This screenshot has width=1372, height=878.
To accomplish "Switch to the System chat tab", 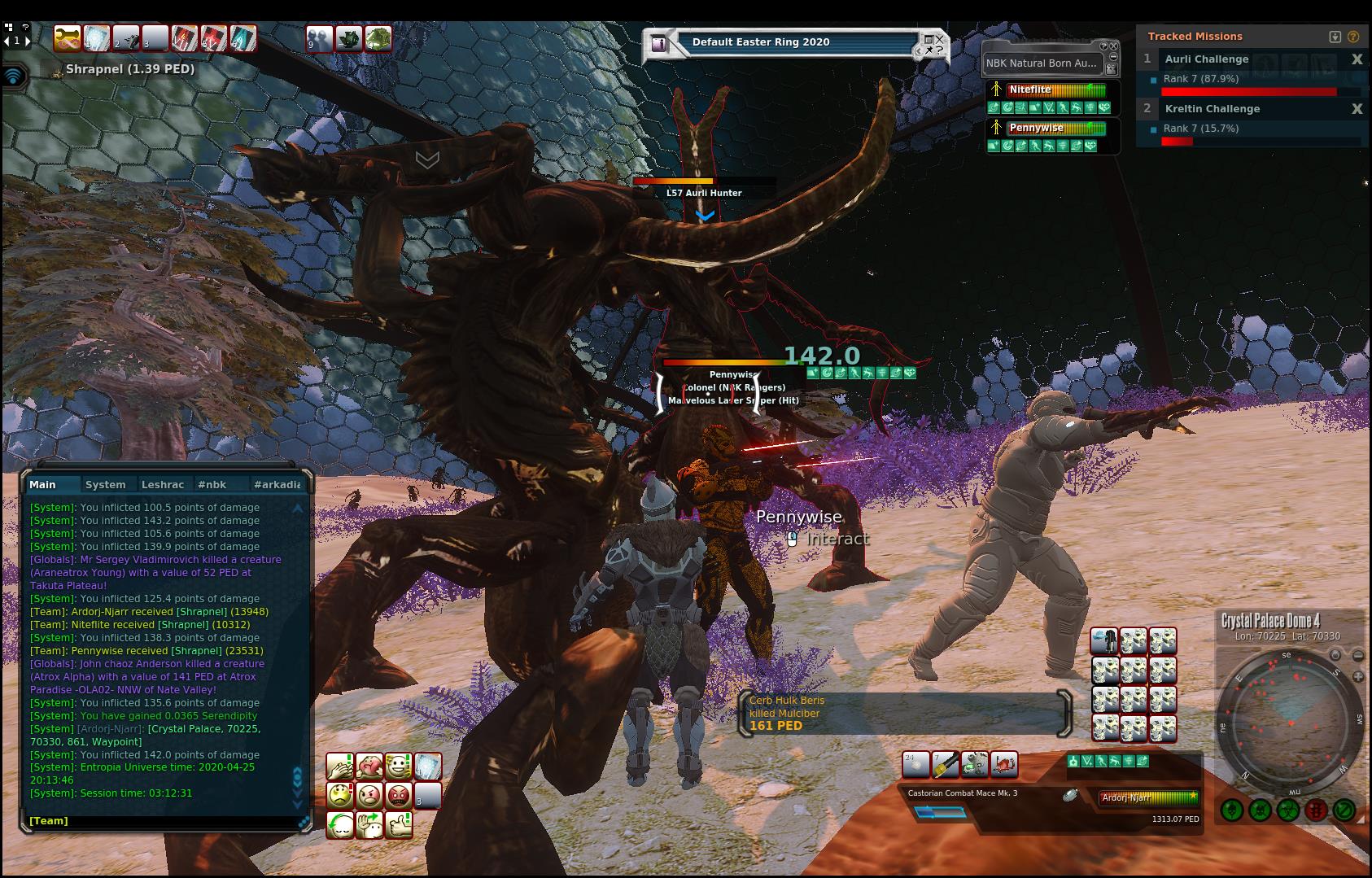I will [x=106, y=484].
